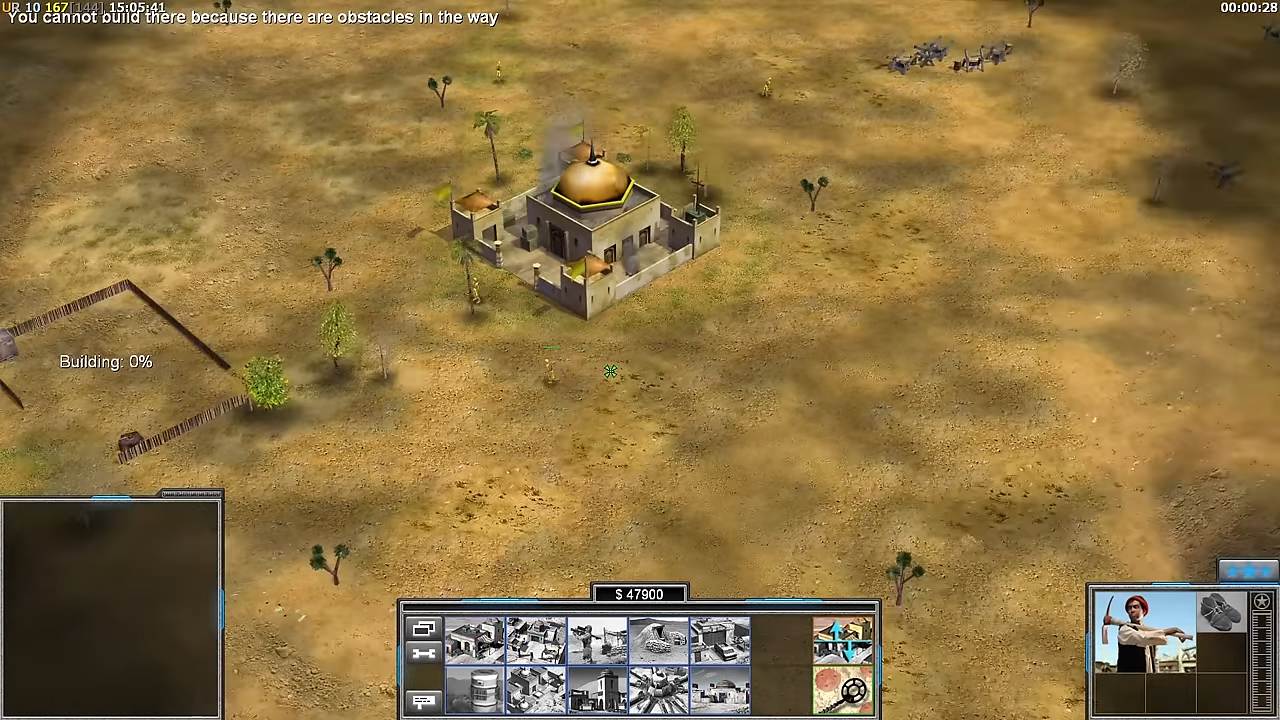
Task: Select the Arms Dealer build icon
Action: [719, 640]
